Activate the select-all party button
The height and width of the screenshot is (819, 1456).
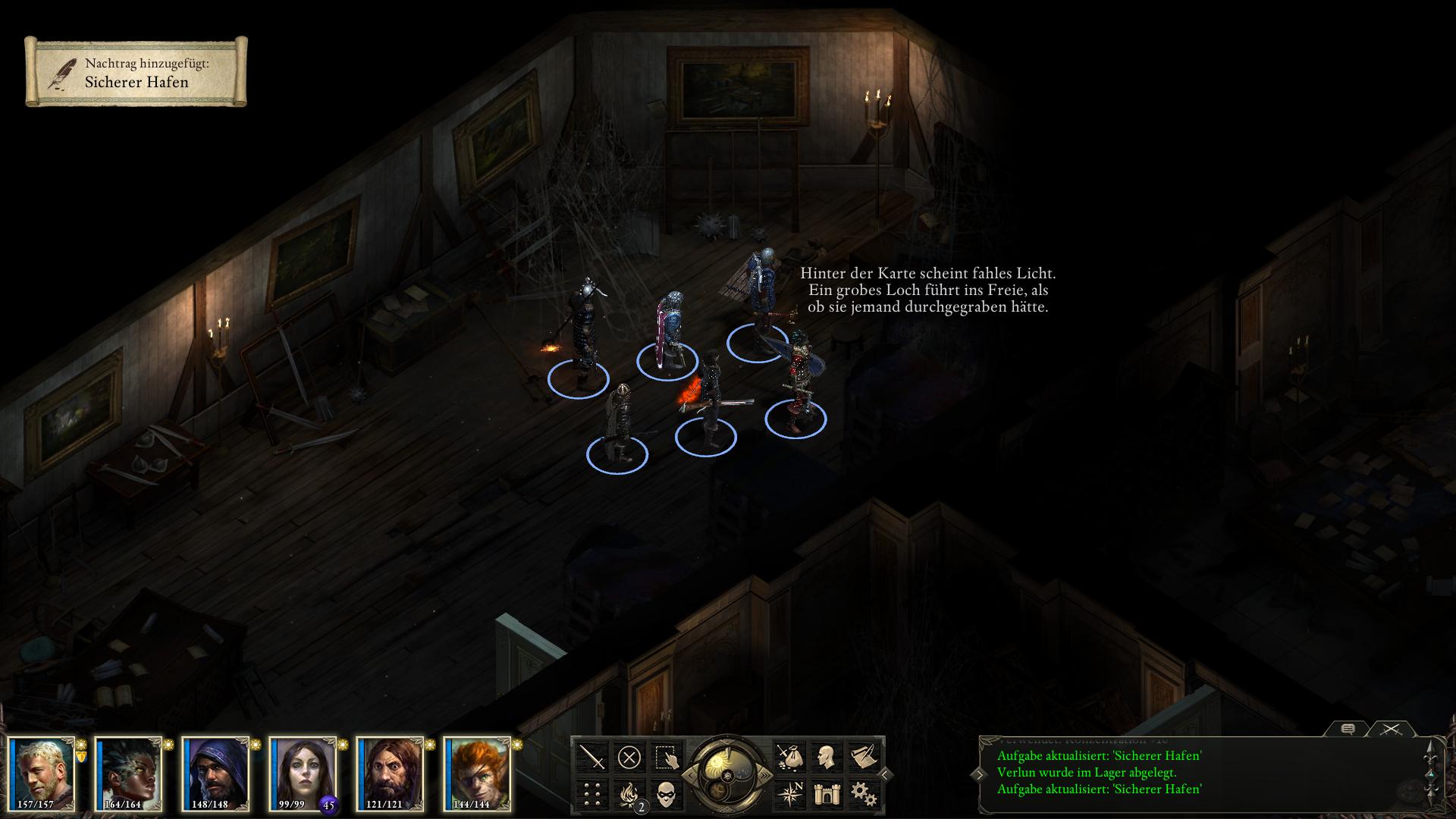[665, 757]
